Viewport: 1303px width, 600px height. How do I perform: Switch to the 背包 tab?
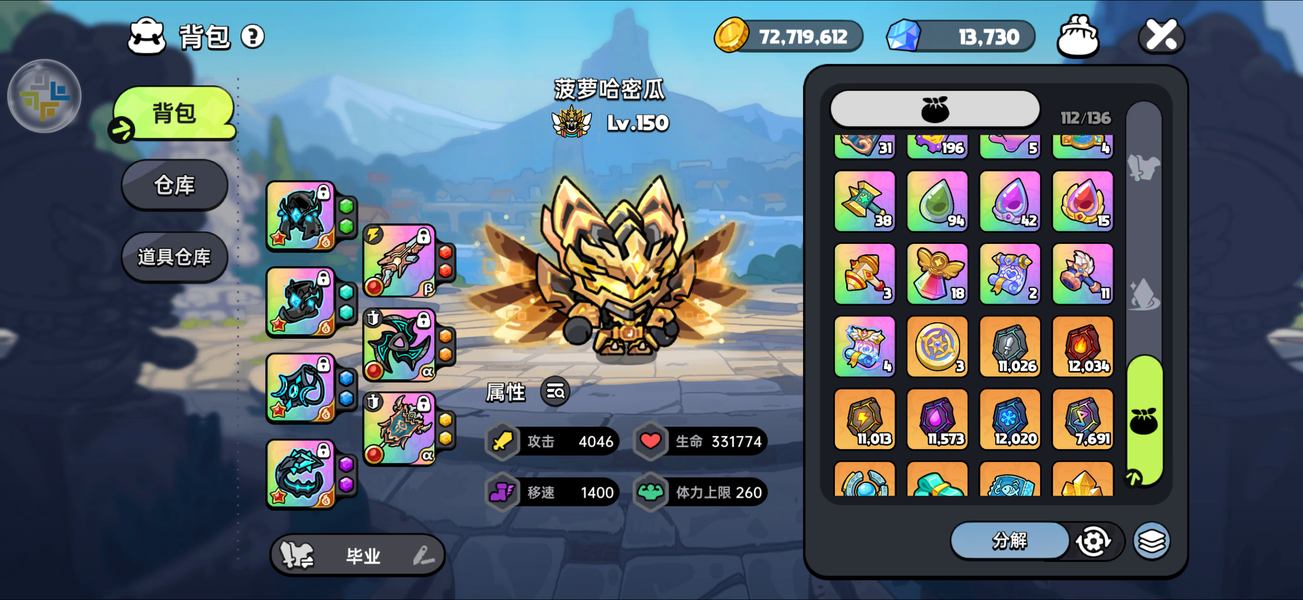174,113
